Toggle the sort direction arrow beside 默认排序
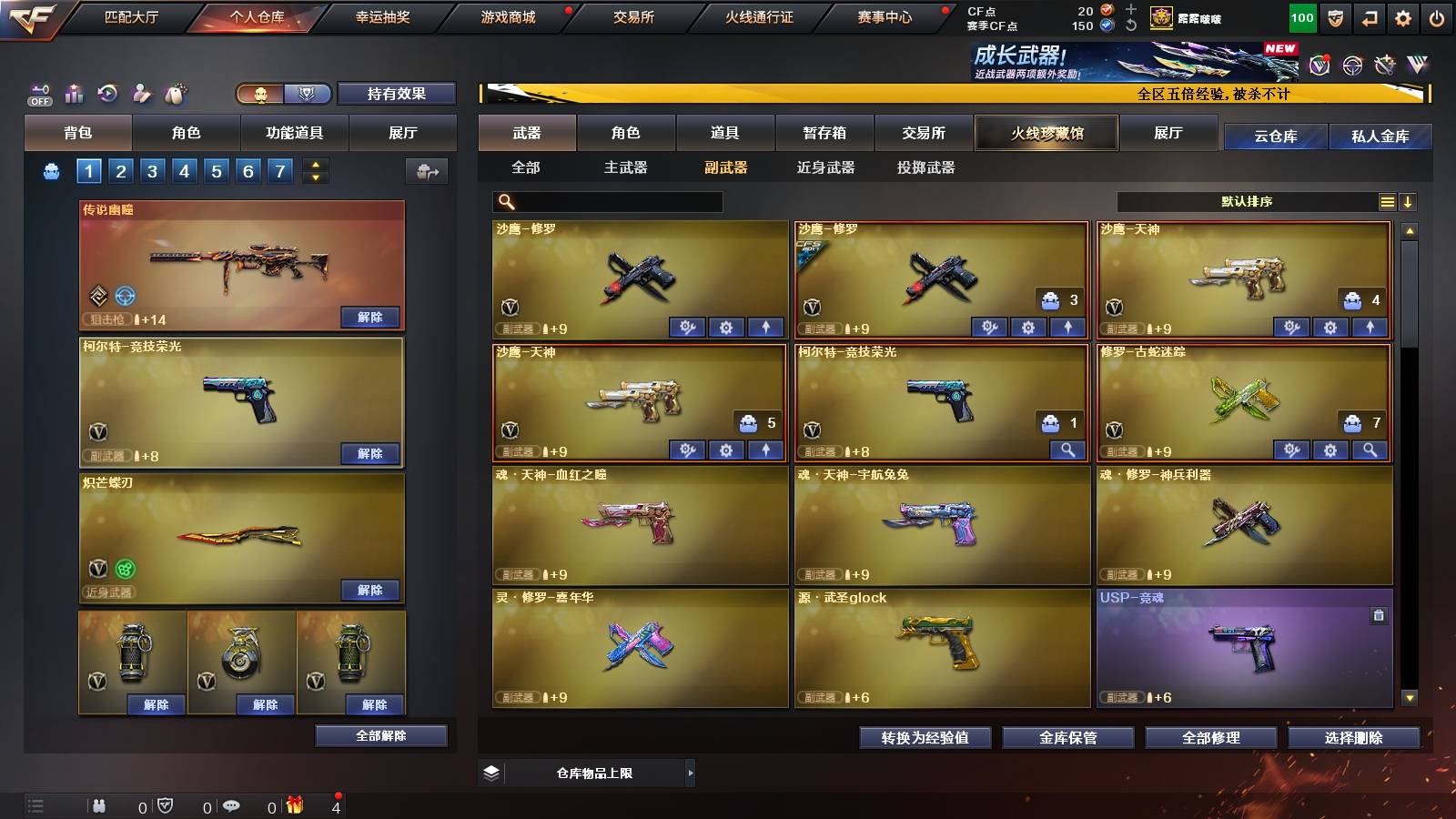The width and height of the screenshot is (1456, 819). point(1409,202)
